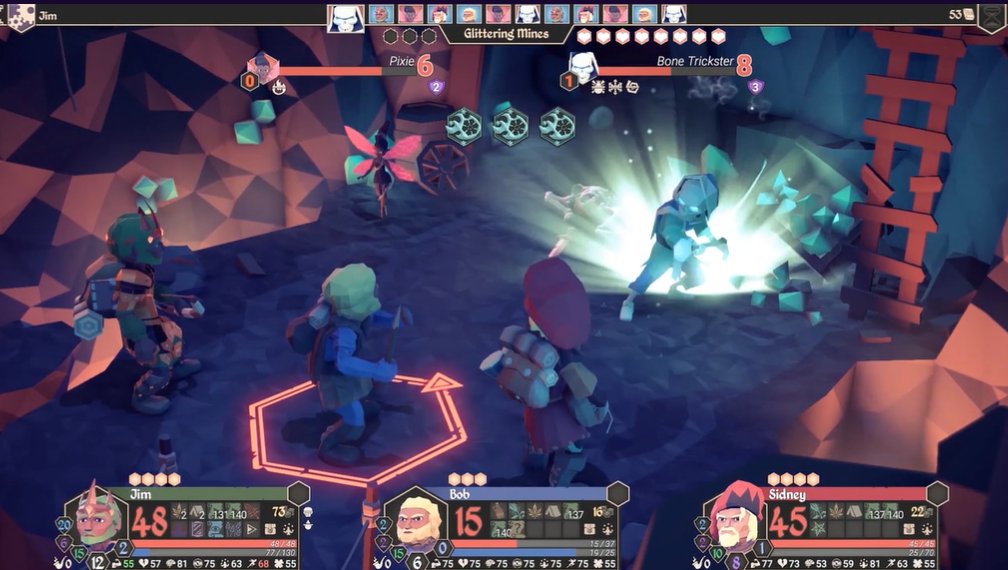The height and width of the screenshot is (570, 1008).
Task: Click the hexagon beside Jim's name bar
Action: [298, 493]
